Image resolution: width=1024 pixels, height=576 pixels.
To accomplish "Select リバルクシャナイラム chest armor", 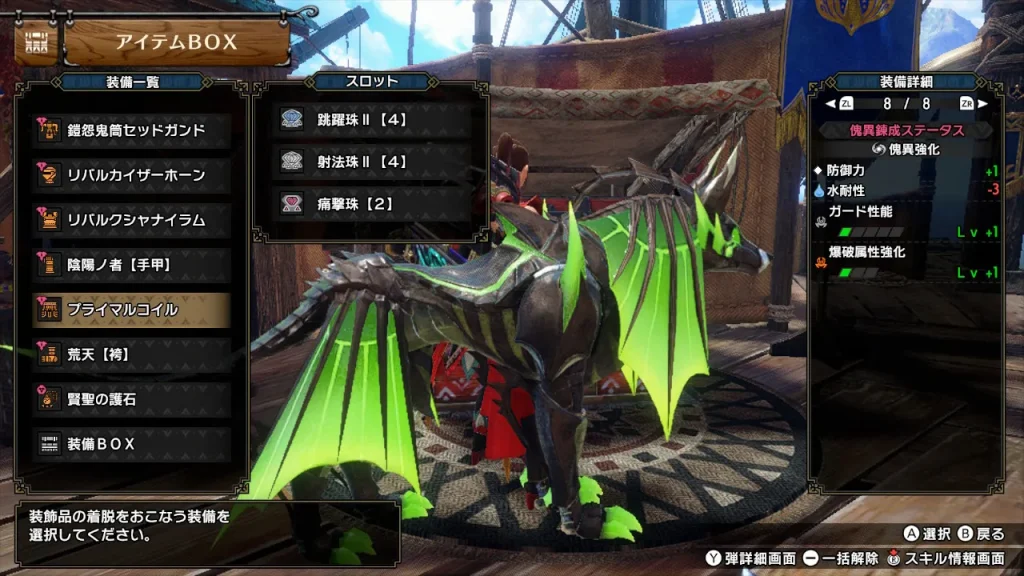I will (132, 220).
